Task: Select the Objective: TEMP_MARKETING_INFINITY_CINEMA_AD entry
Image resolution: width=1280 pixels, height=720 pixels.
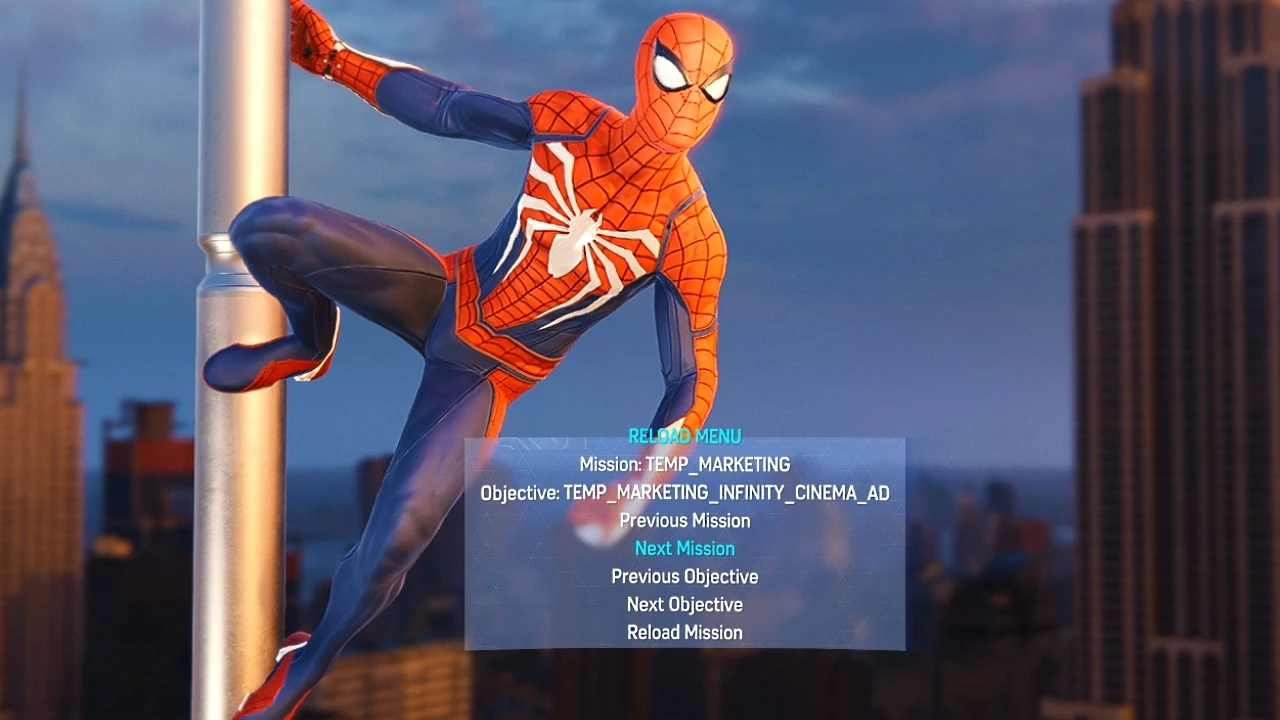Action: coord(685,492)
